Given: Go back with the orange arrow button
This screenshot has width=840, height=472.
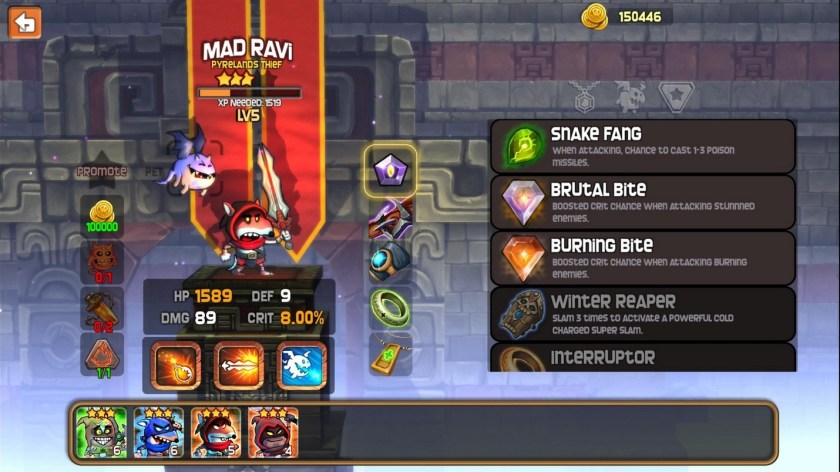Looking at the screenshot, I should 24,22.
